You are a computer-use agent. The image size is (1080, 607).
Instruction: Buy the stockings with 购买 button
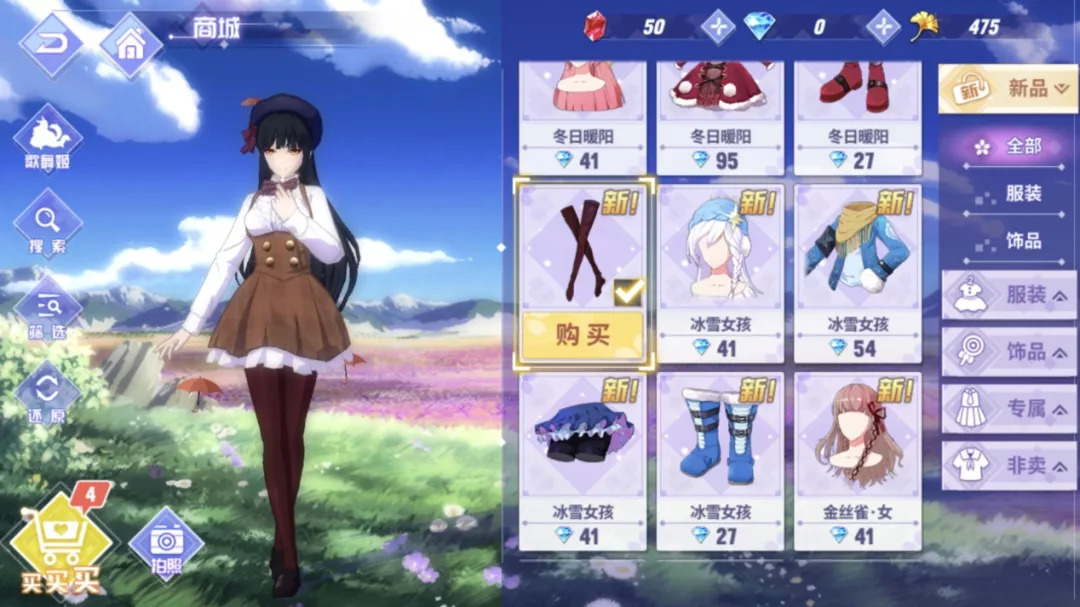582,335
